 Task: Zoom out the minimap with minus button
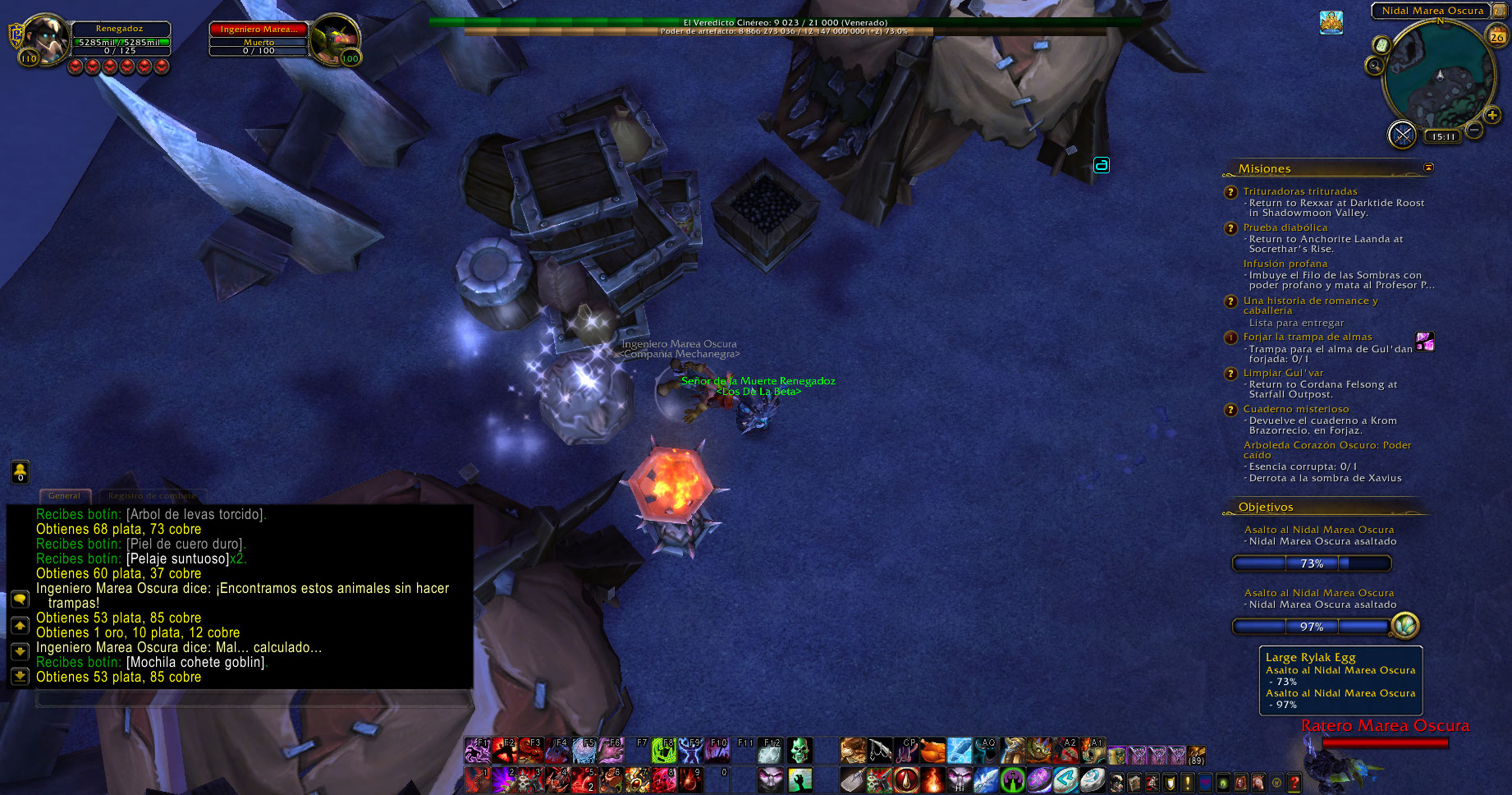(1474, 130)
